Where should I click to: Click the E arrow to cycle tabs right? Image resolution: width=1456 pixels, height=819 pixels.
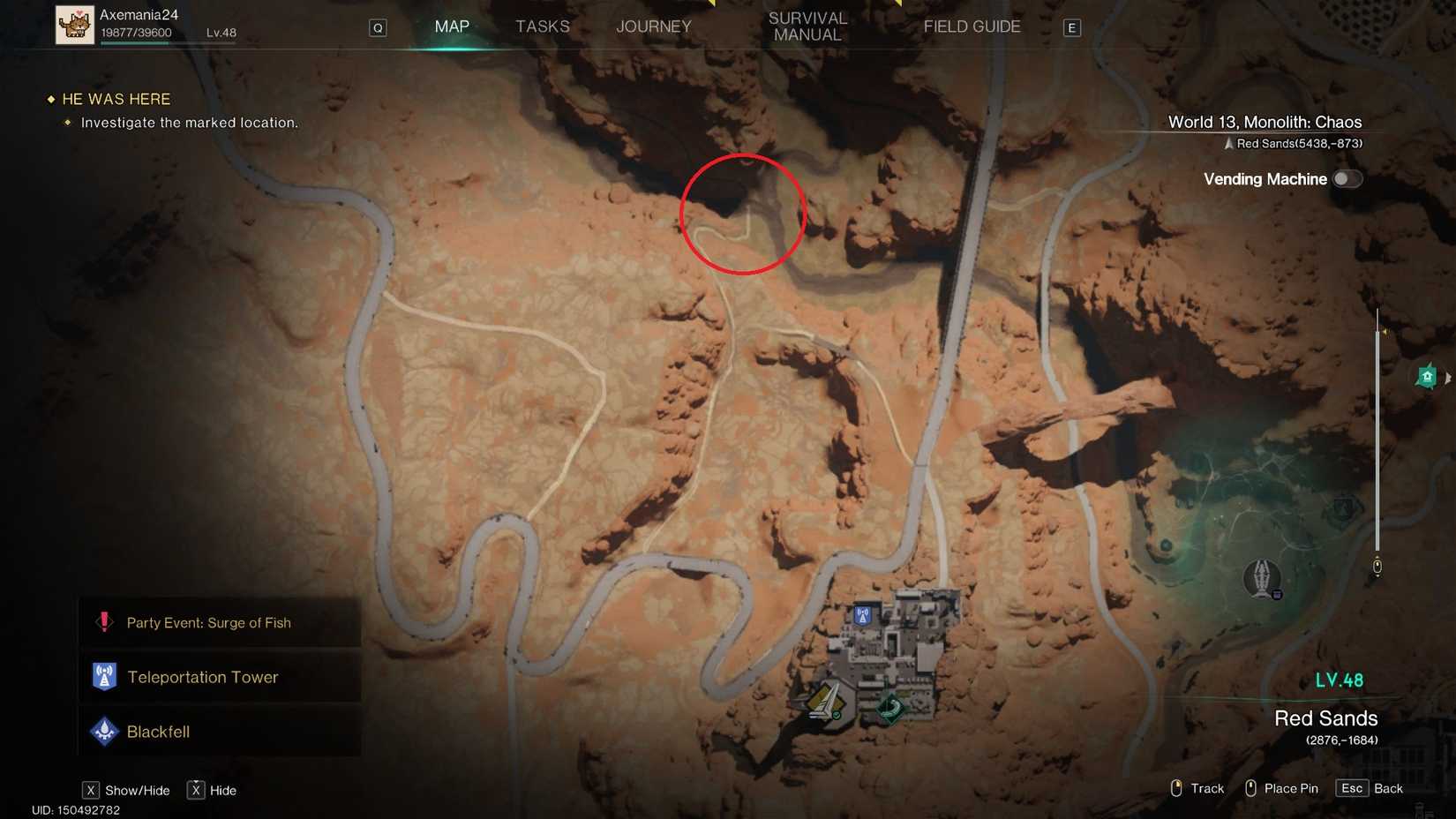(1071, 27)
